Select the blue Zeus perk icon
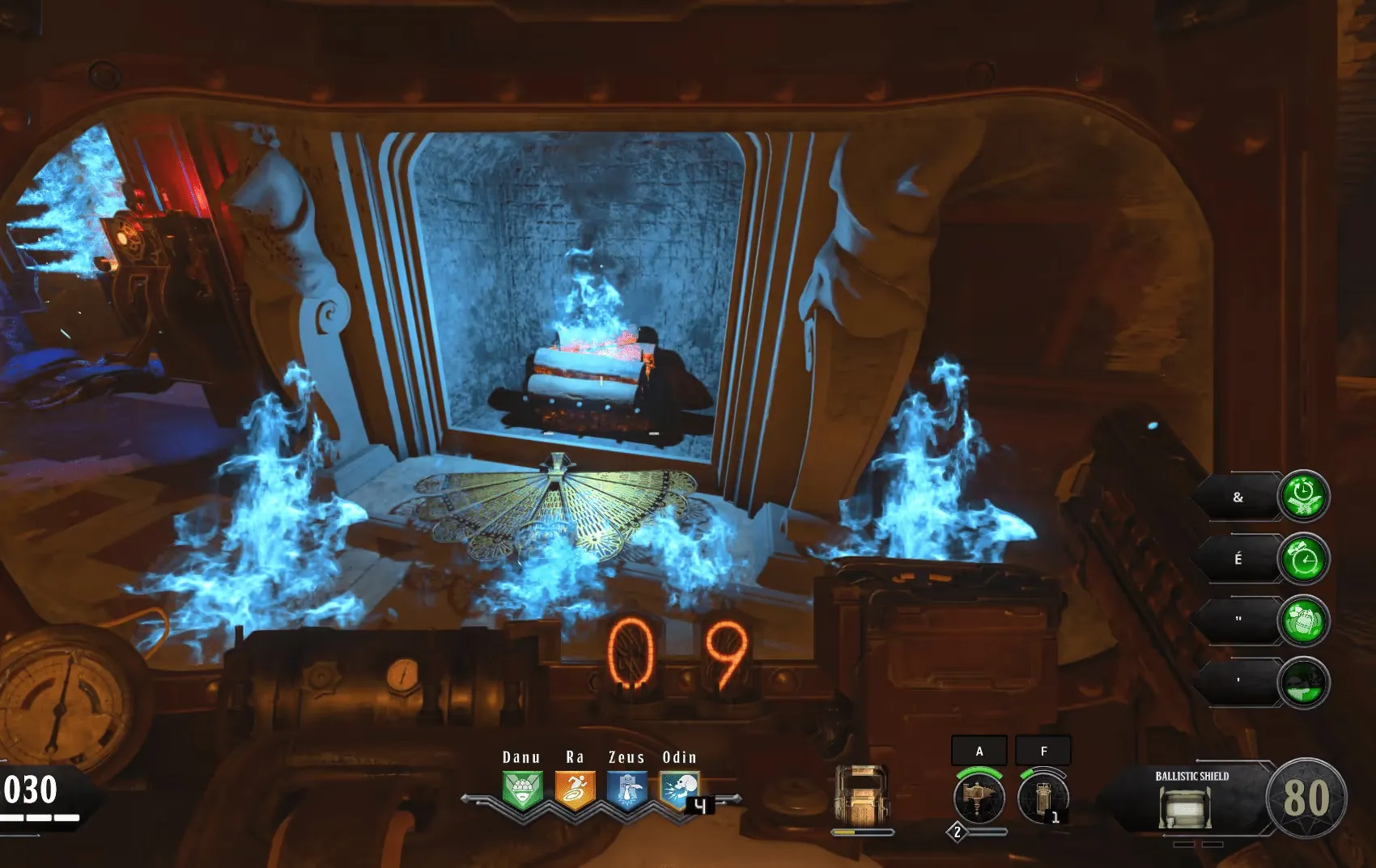 (x=627, y=790)
